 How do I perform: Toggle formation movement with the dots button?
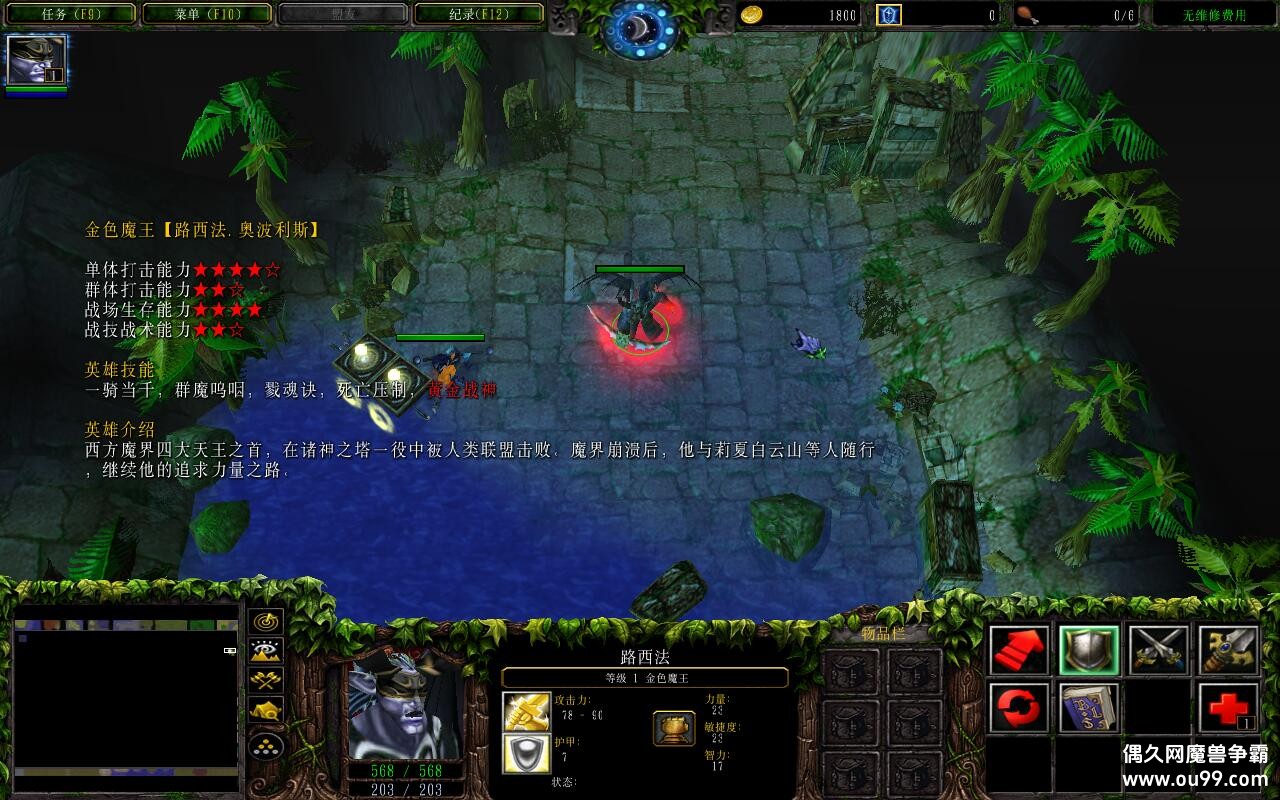point(266,745)
